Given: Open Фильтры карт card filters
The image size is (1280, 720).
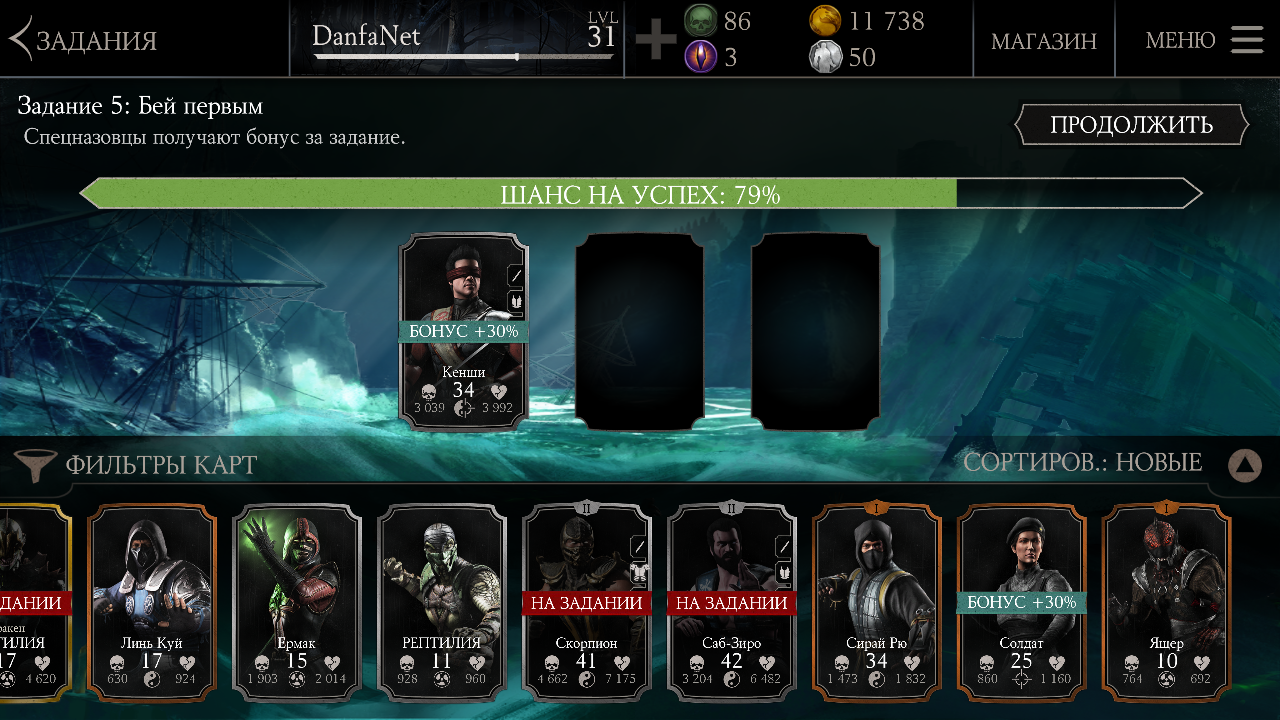Looking at the screenshot, I should [x=137, y=465].
